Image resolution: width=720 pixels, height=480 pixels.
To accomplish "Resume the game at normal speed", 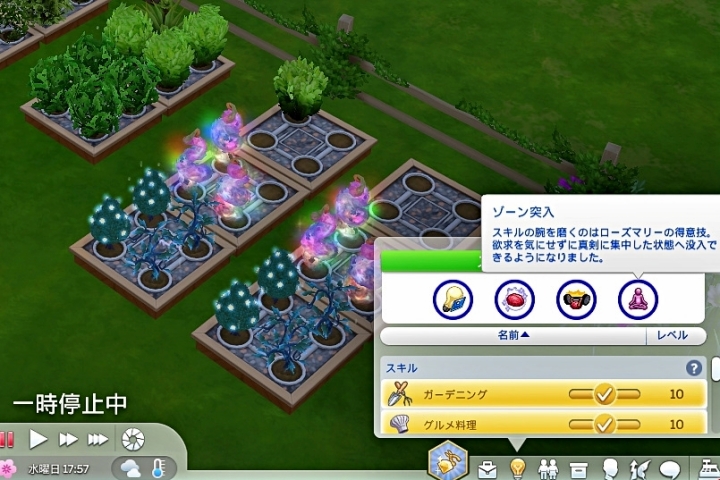I will 38,439.
